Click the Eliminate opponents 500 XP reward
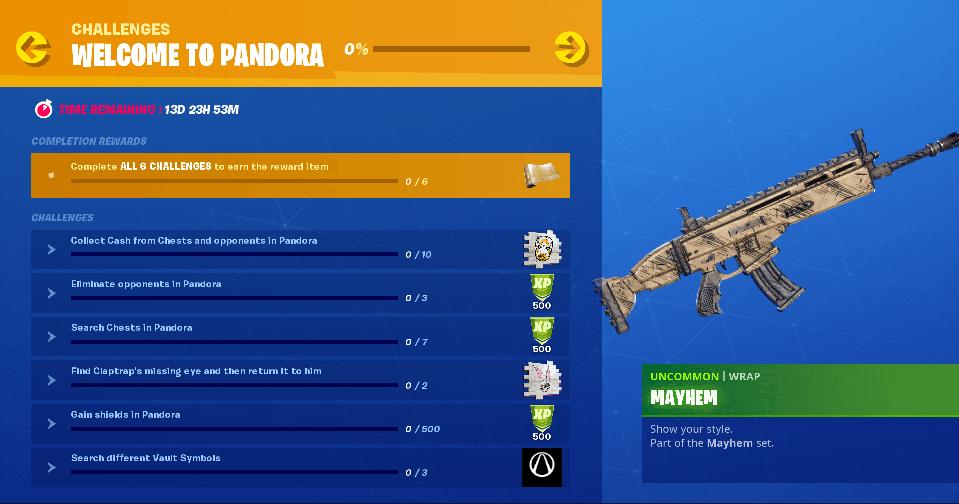The image size is (959, 504). coord(542,292)
